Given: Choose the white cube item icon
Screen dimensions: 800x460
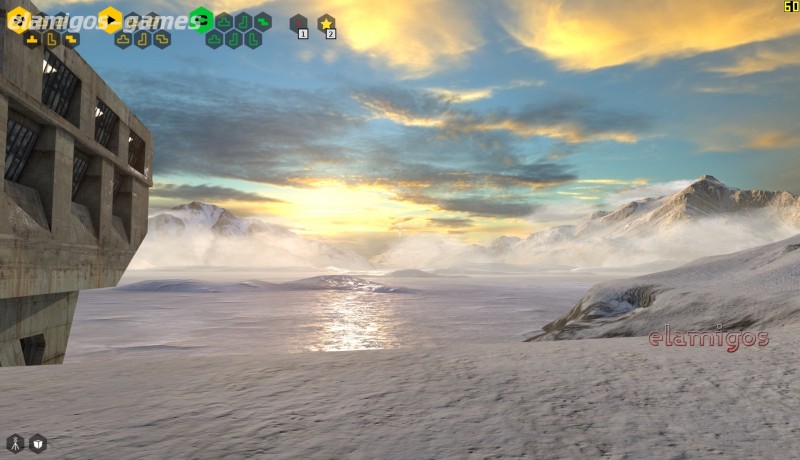Looking at the screenshot, I should (x=38, y=442).
